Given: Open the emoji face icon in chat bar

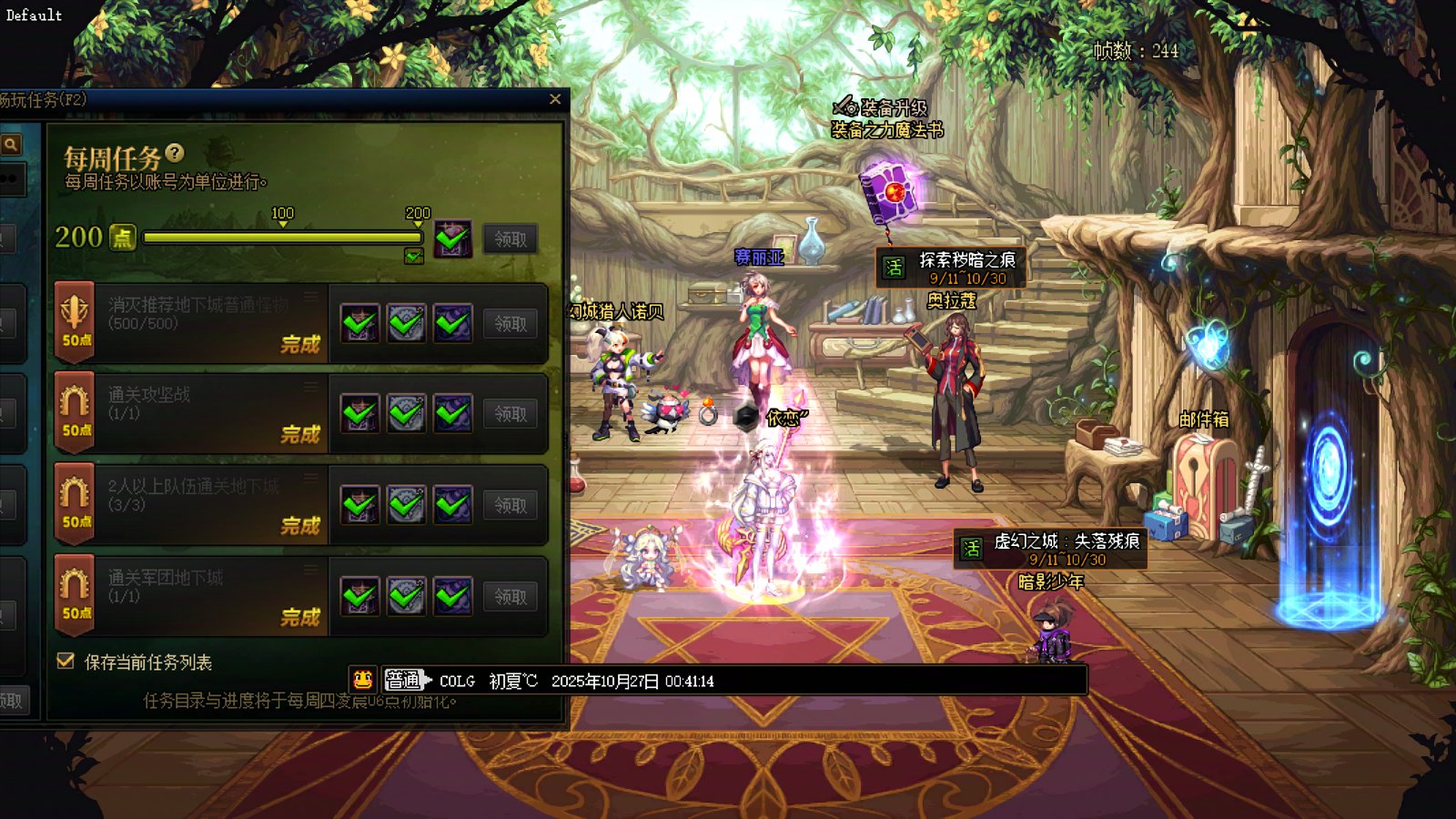Looking at the screenshot, I should click(x=363, y=680).
